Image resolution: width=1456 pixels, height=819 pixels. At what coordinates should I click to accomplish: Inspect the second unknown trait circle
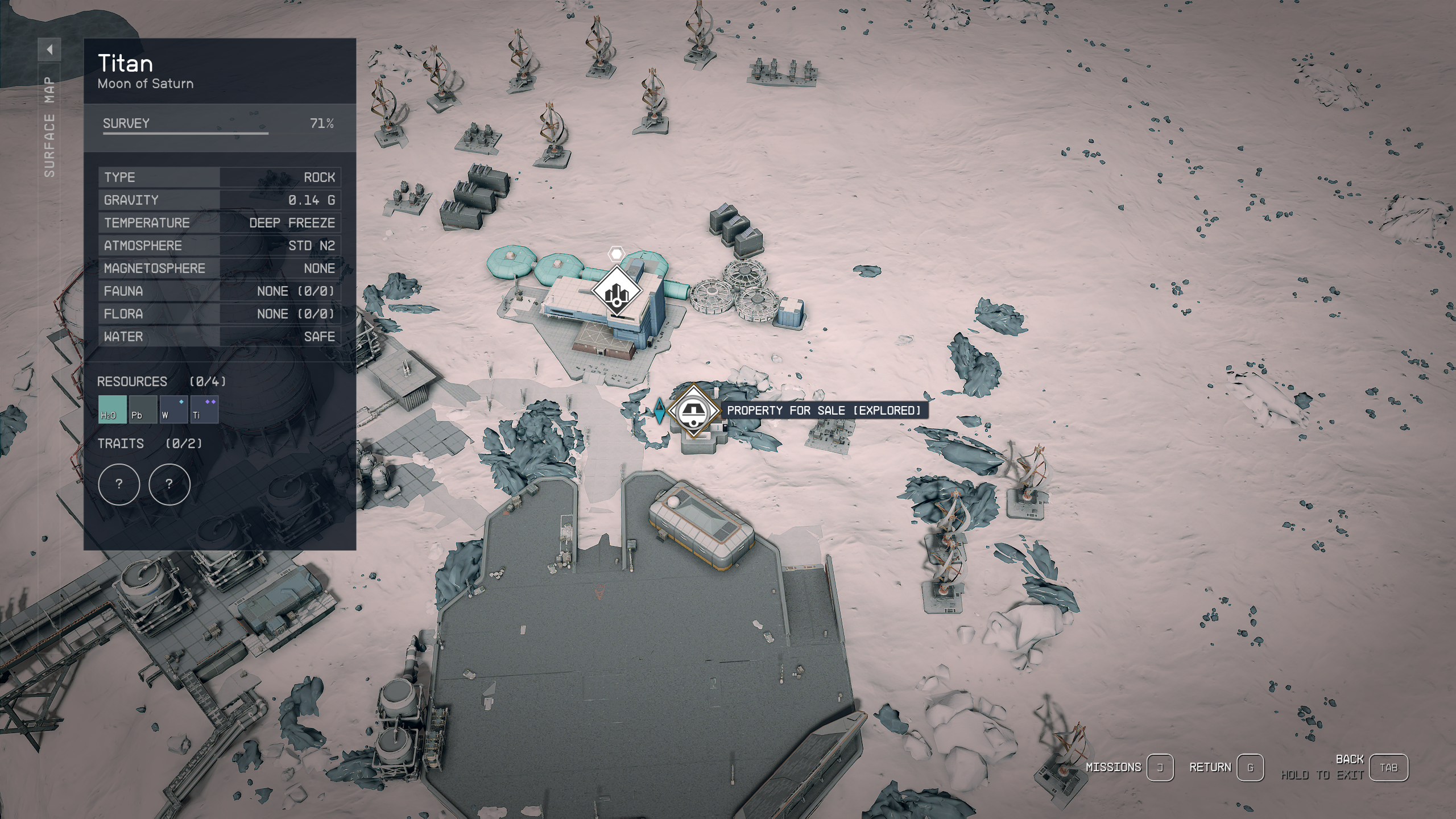(x=169, y=484)
